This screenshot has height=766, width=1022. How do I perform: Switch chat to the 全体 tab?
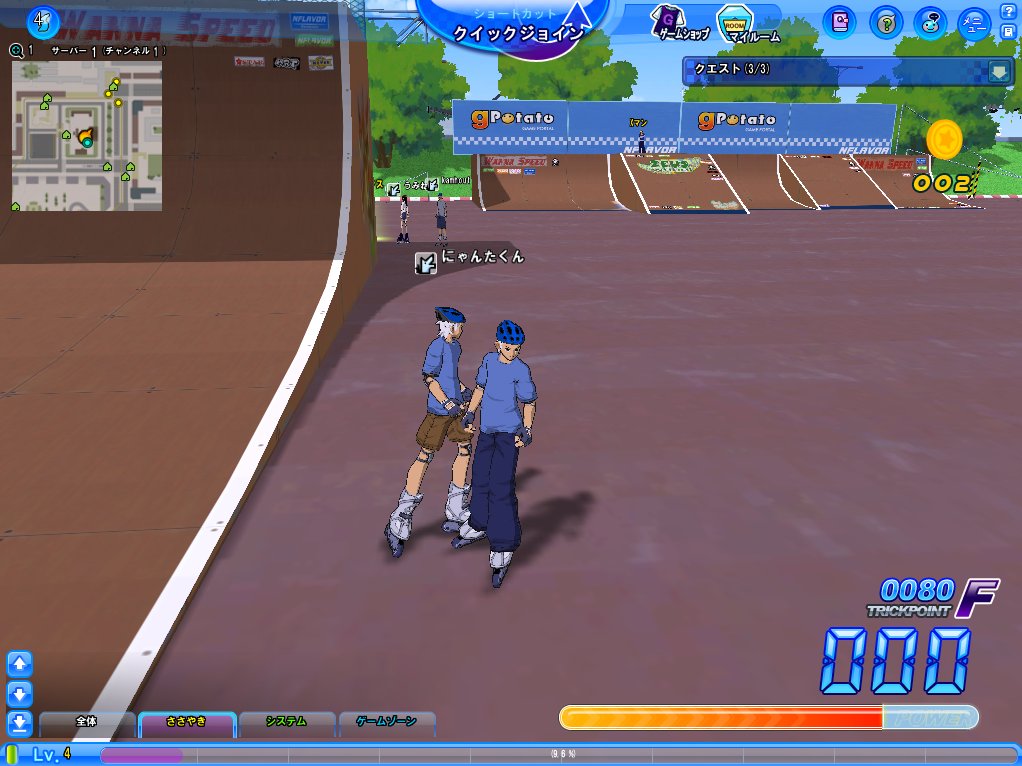tap(86, 721)
